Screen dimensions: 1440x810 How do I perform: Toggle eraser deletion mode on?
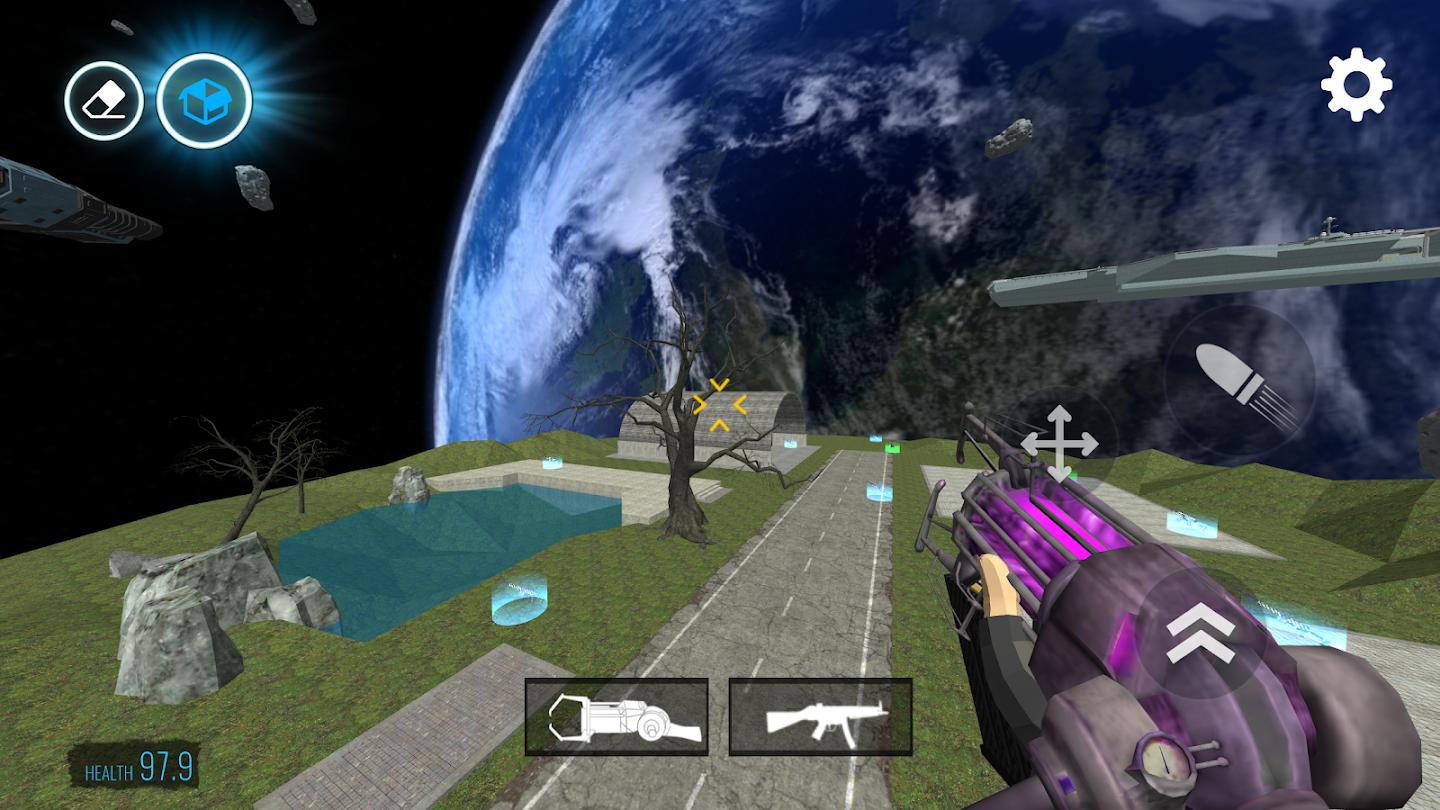(104, 98)
